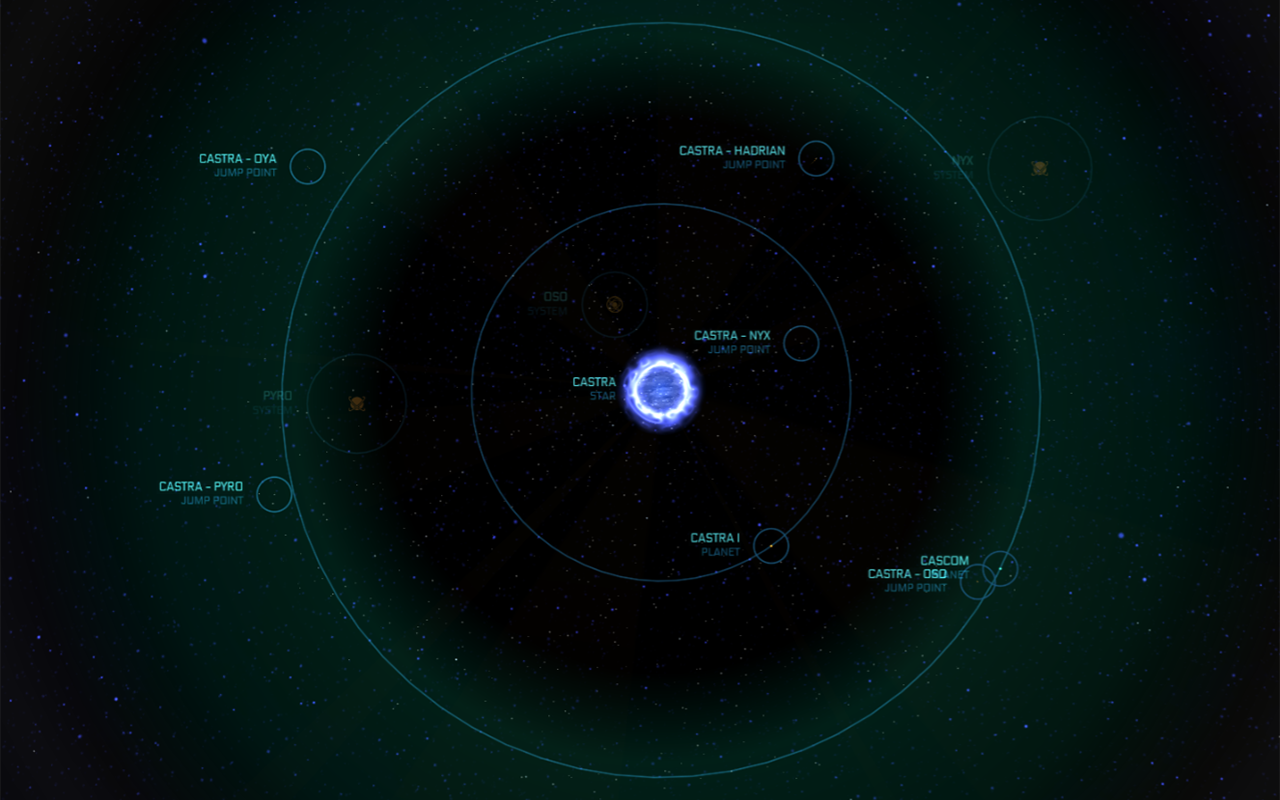Viewport: 1280px width, 800px height.
Task: Open the faded Nyx system marker
Action: coord(1039,168)
